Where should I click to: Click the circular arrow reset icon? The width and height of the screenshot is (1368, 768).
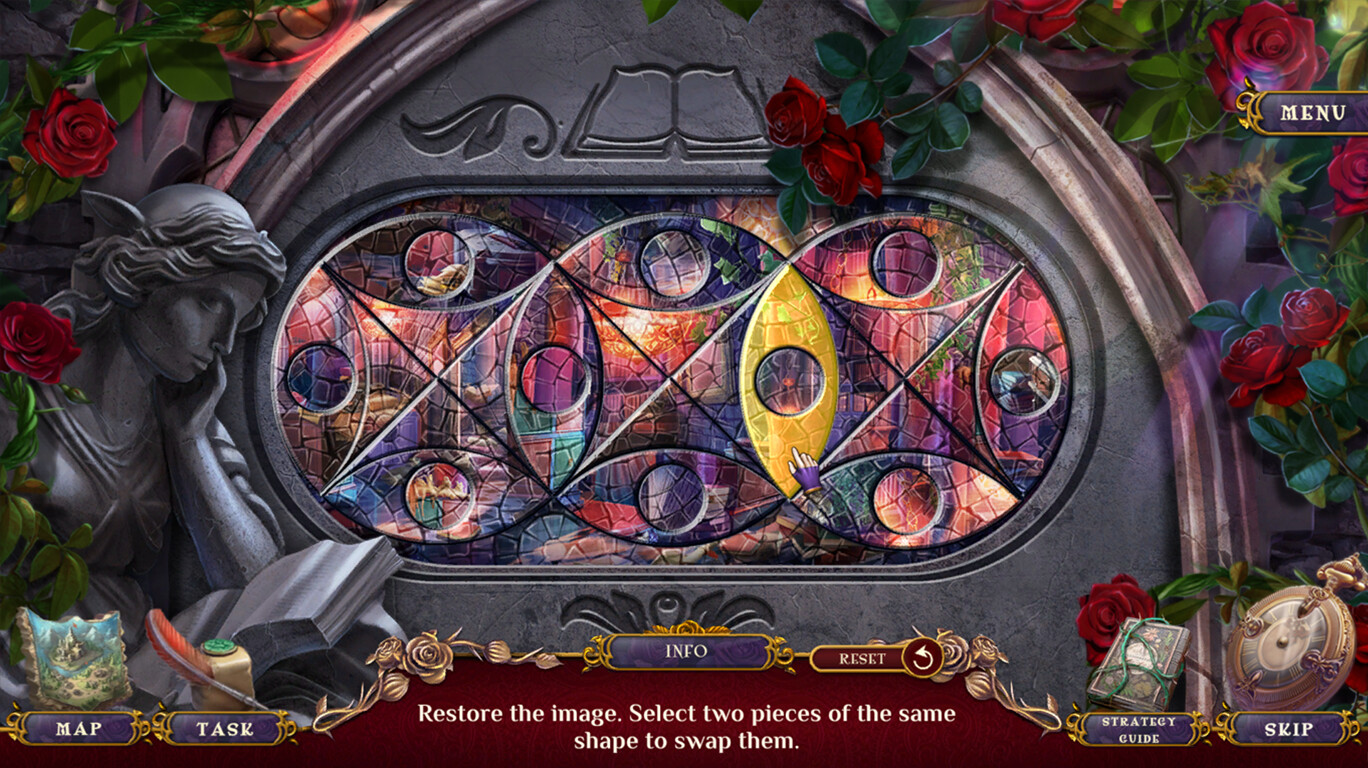click(x=917, y=655)
